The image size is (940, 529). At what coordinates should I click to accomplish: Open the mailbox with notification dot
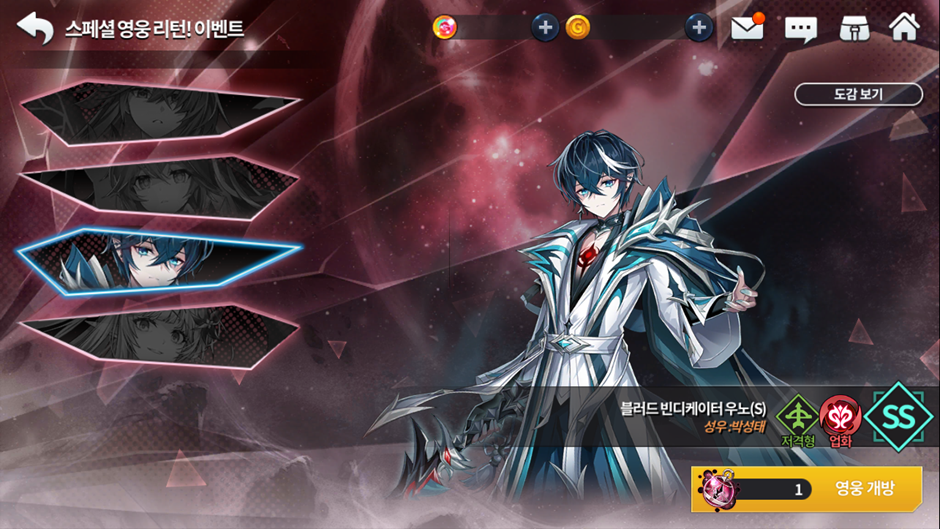[747, 27]
